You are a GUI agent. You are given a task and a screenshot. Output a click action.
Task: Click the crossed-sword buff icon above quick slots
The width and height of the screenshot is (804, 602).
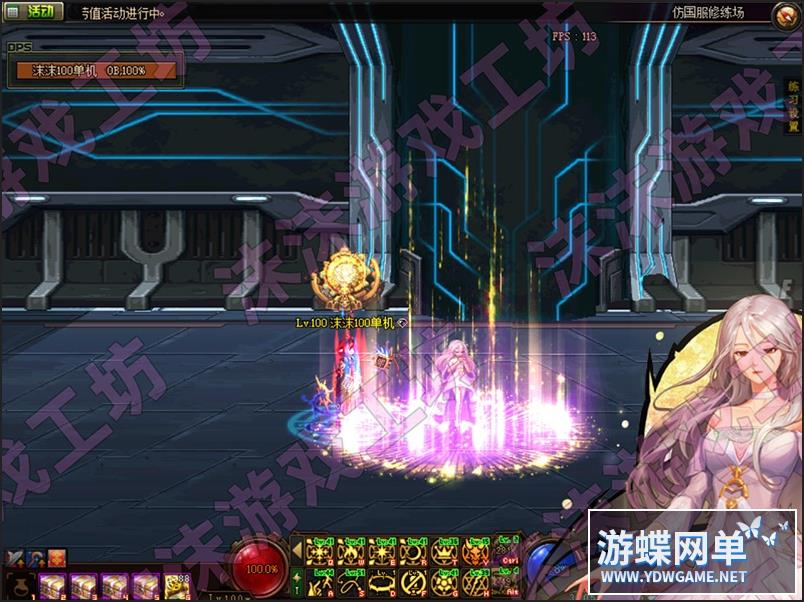click(15, 558)
